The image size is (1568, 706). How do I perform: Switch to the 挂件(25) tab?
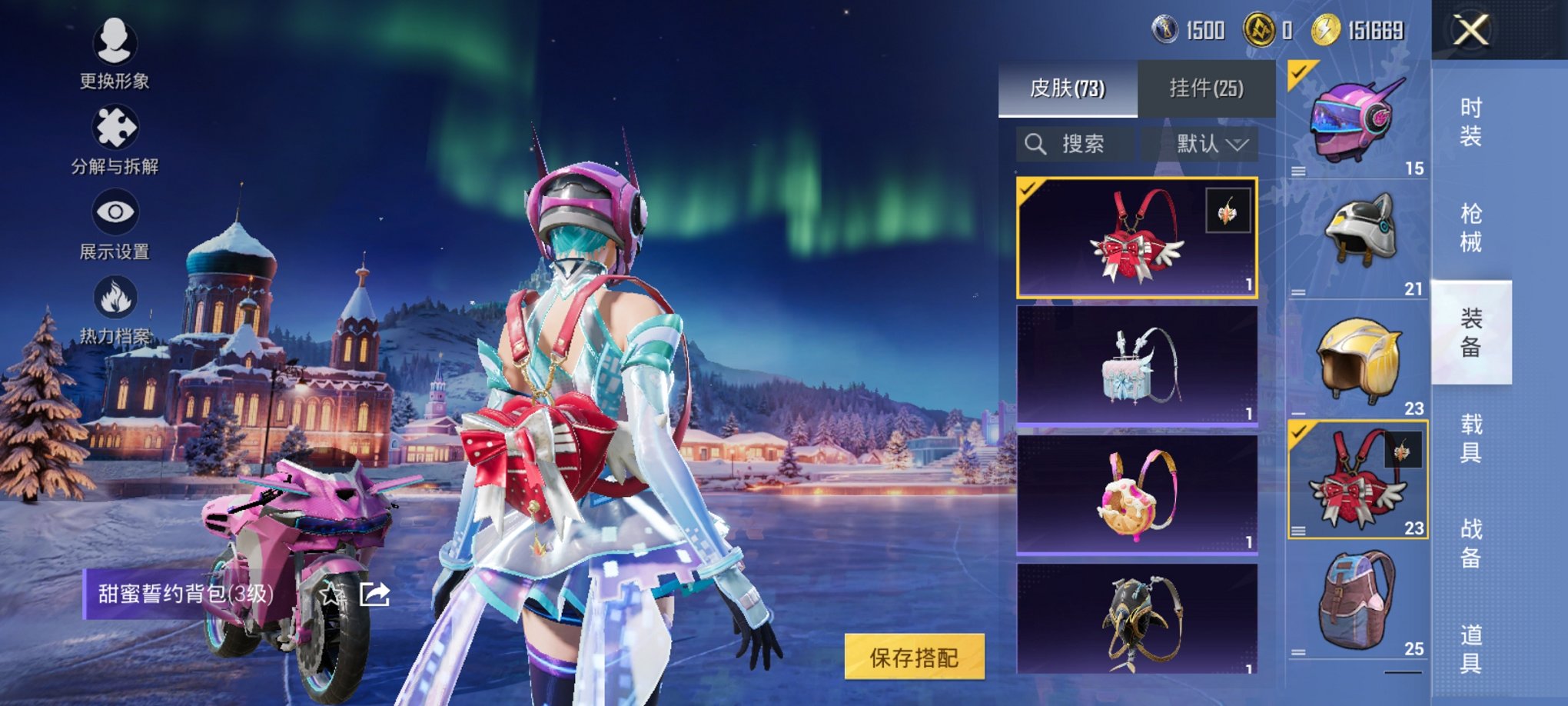tap(1206, 88)
